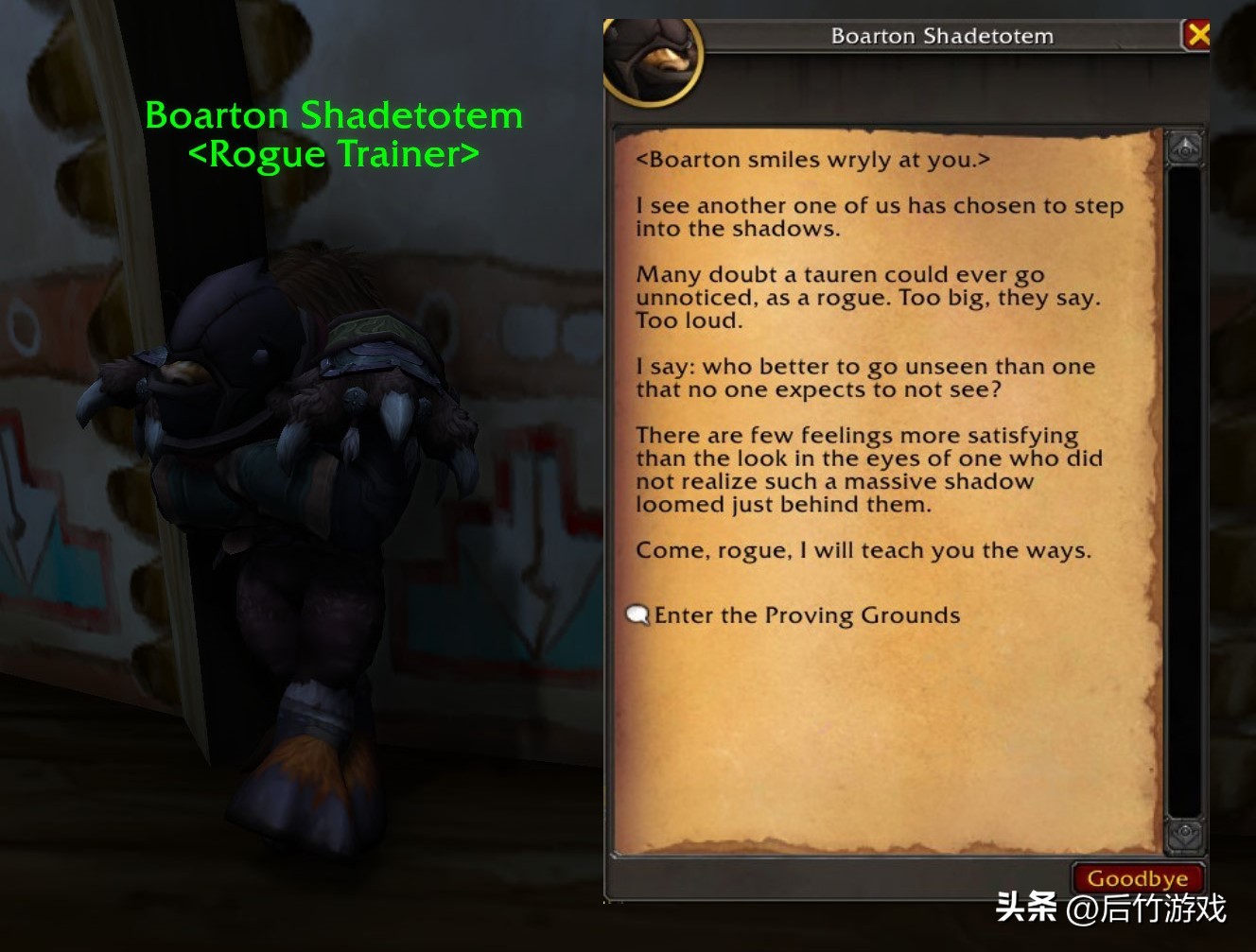Click the green Rogue Trainer label text
This screenshot has width=1256, height=952.
click(x=335, y=153)
